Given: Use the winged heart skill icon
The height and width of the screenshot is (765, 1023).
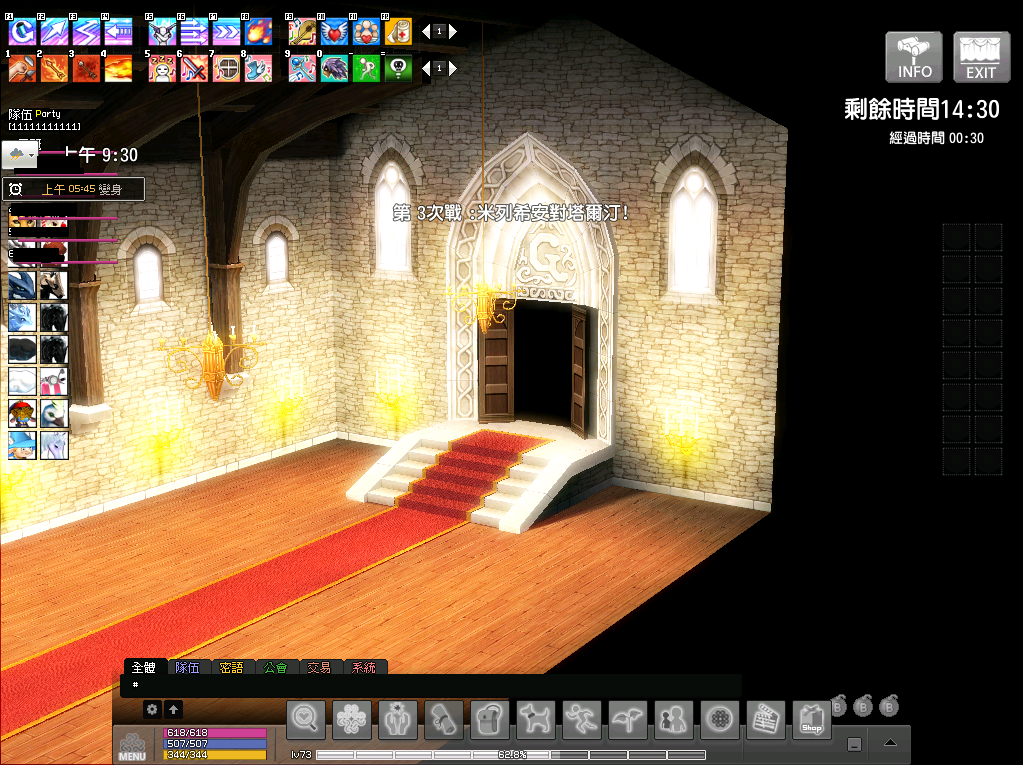Looking at the screenshot, I should pyautogui.click(x=334, y=31).
